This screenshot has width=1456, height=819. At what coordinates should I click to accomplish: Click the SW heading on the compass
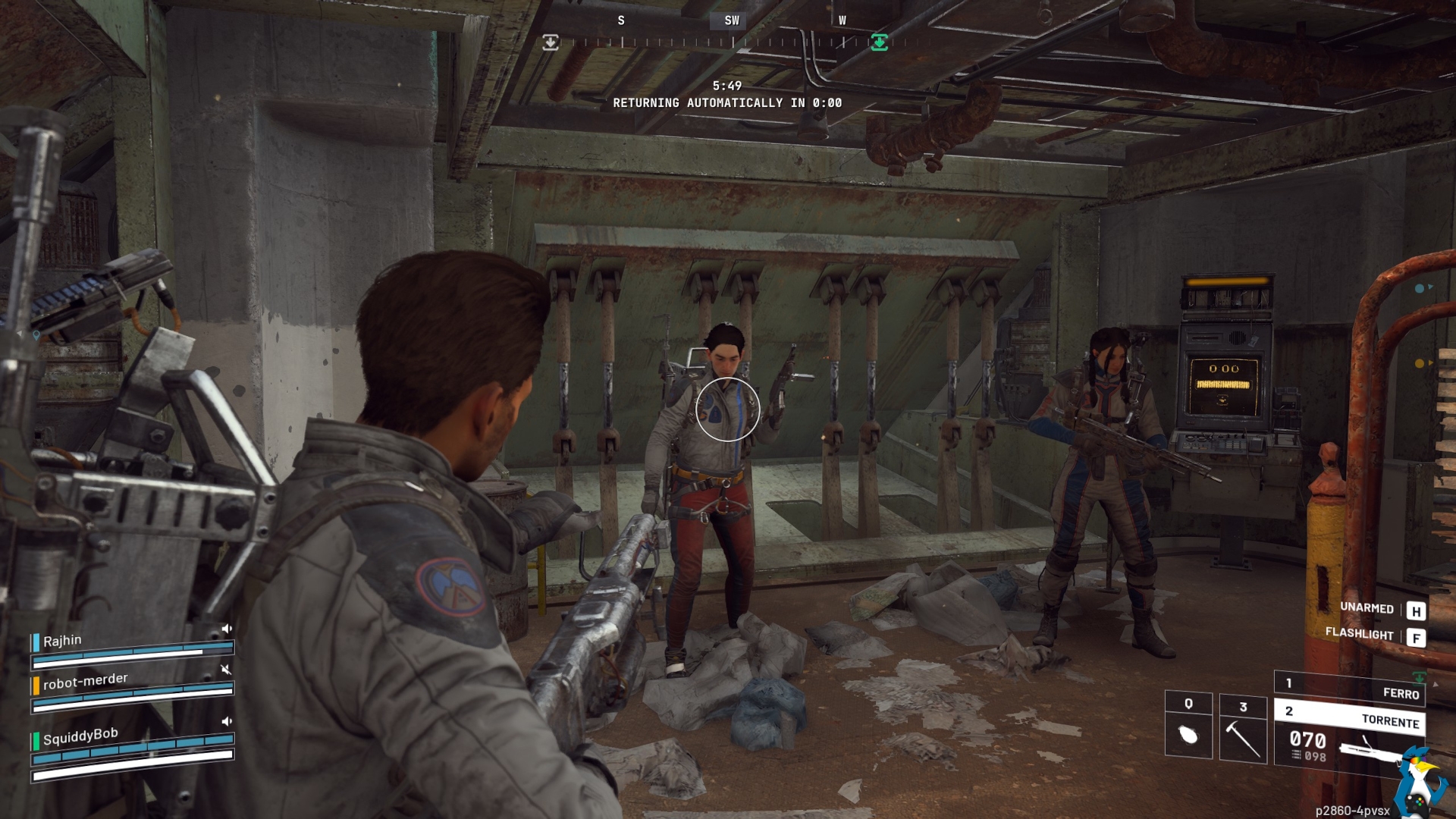coord(731,20)
